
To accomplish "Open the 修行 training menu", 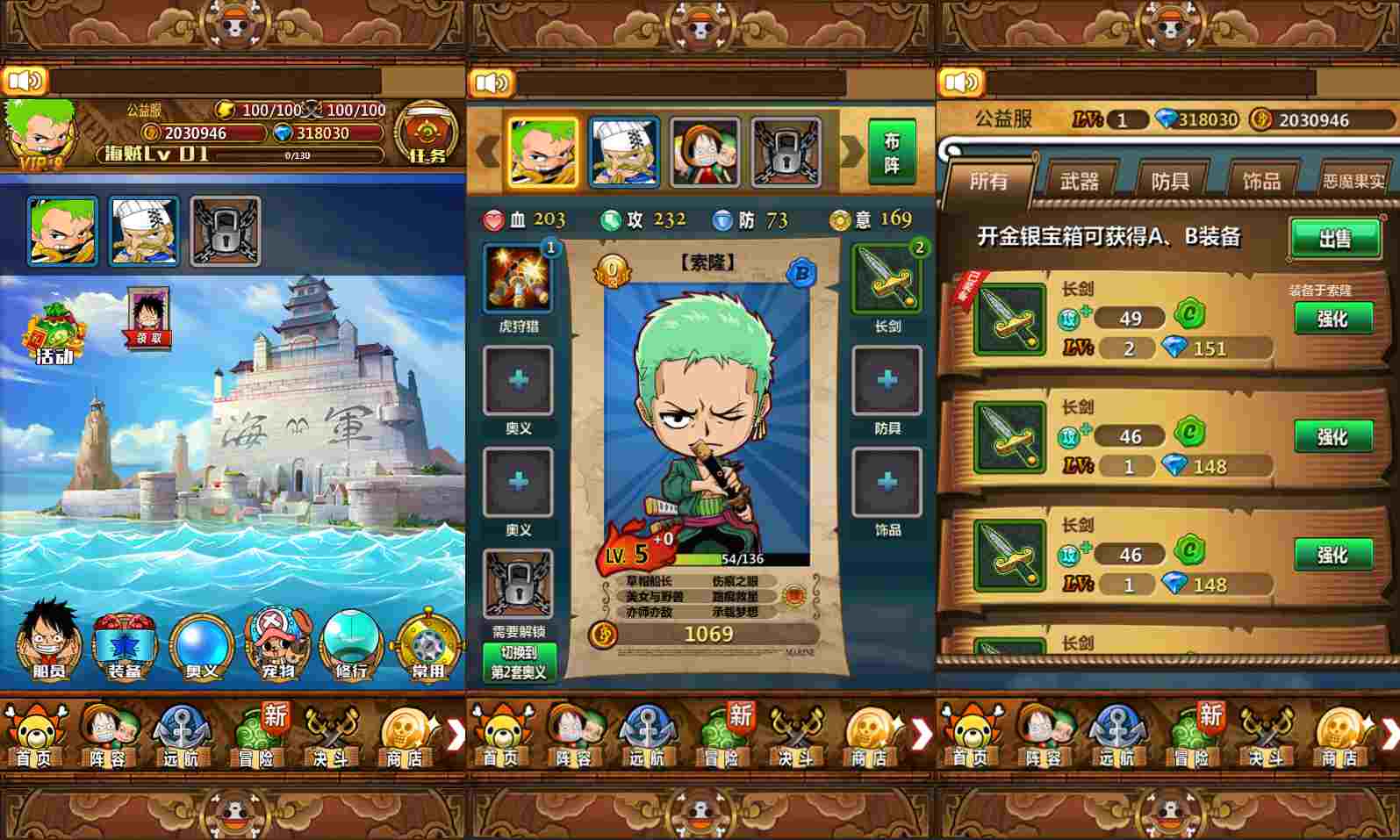I will coord(351,644).
